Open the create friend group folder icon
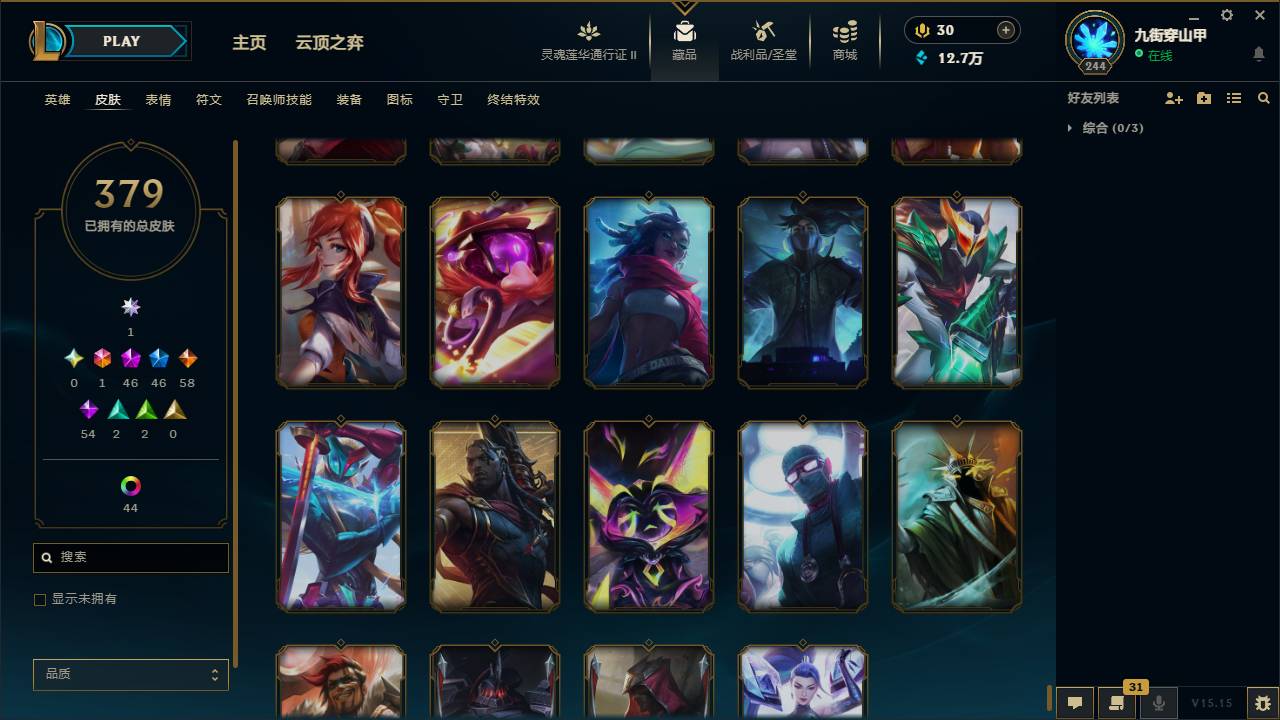Viewport: 1280px width, 720px height. [1203, 98]
